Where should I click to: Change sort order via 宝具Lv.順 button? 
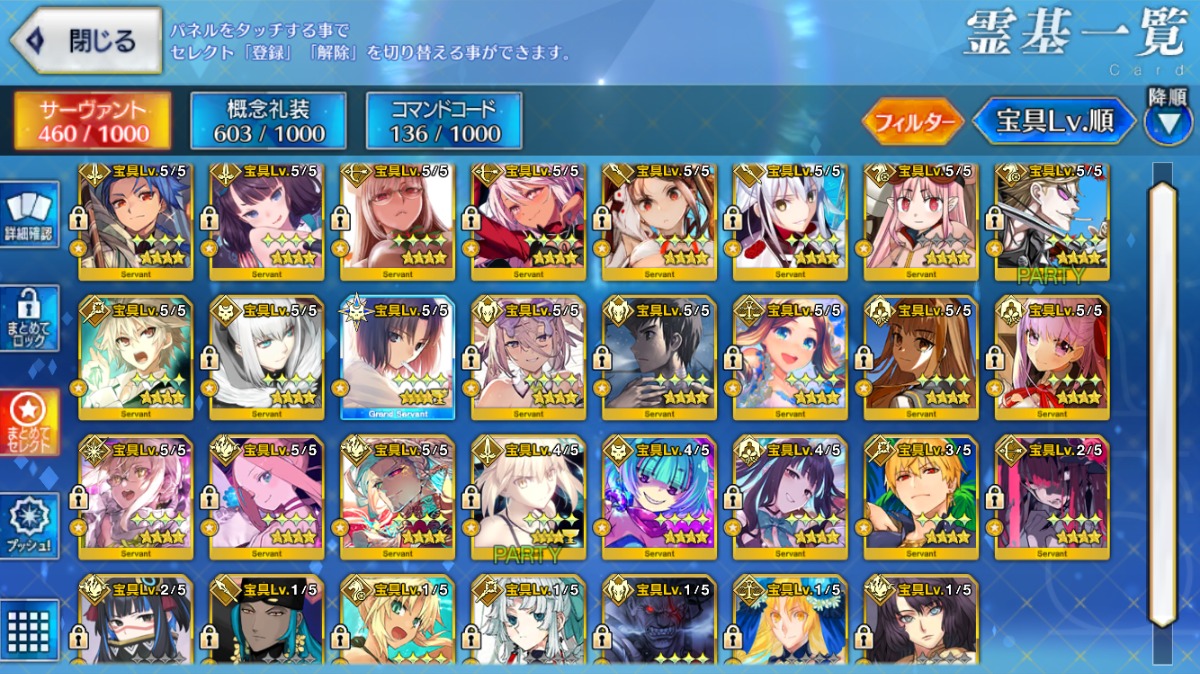(x=1055, y=122)
